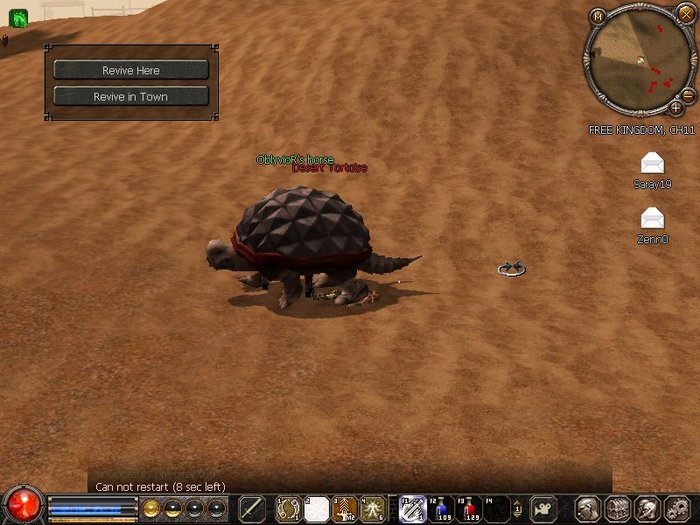Open the character face portrait window
Viewport: 700px width, 525px height.
[589, 508]
